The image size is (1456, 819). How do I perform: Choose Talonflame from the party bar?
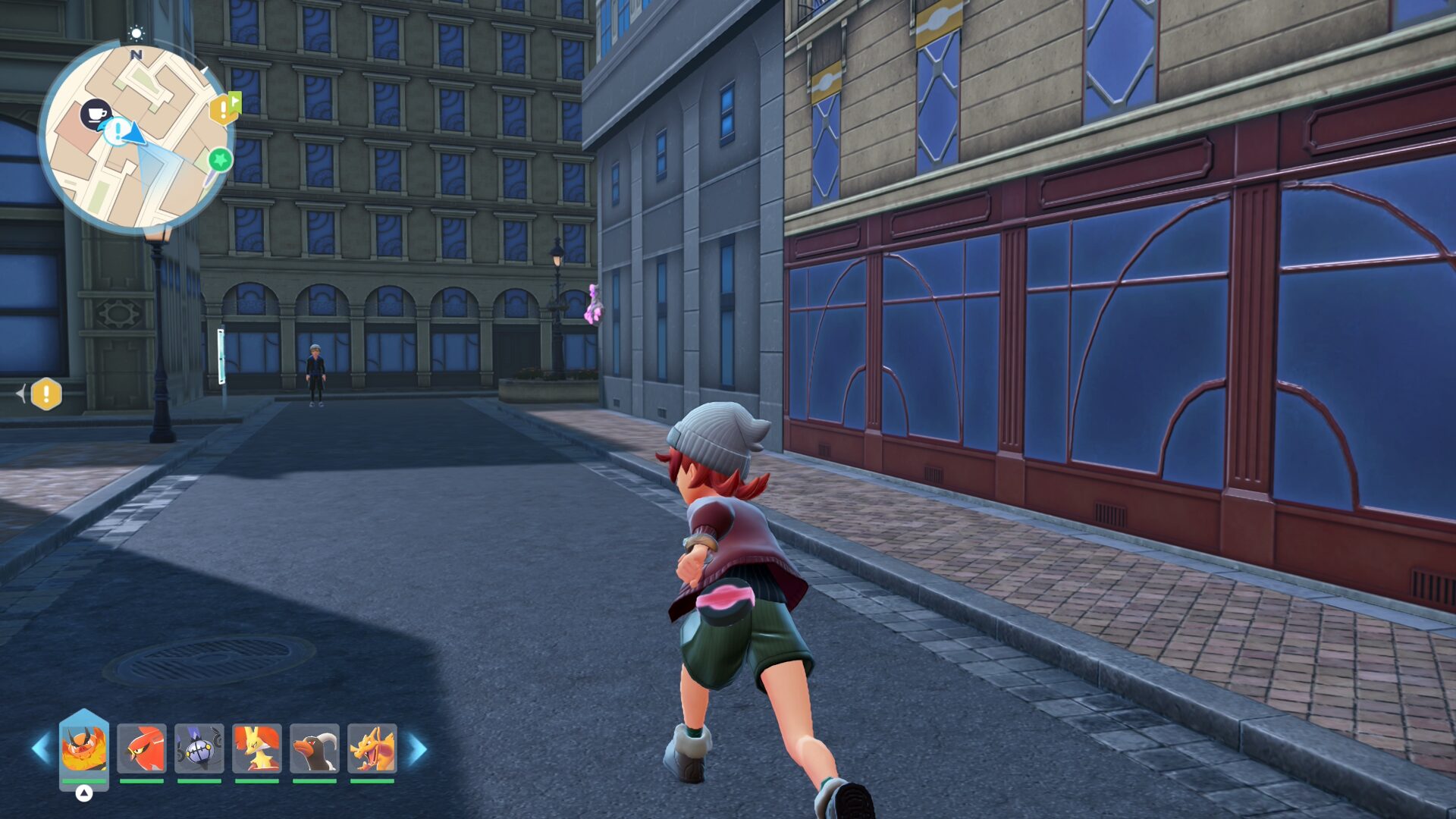pyautogui.click(x=142, y=748)
